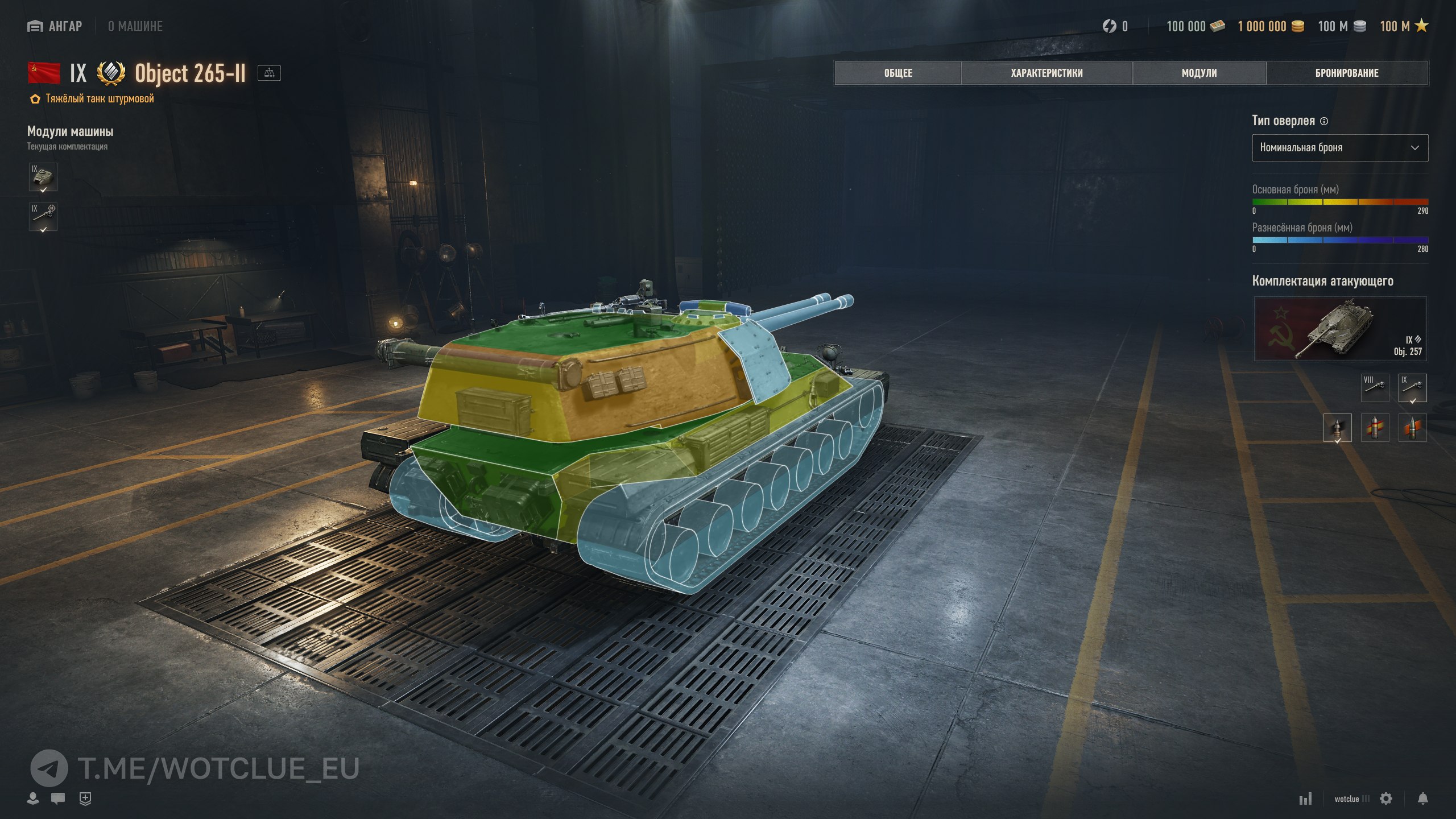Open the Характеристики tab
Image resolution: width=1456 pixels, height=819 pixels.
click(1046, 73)
